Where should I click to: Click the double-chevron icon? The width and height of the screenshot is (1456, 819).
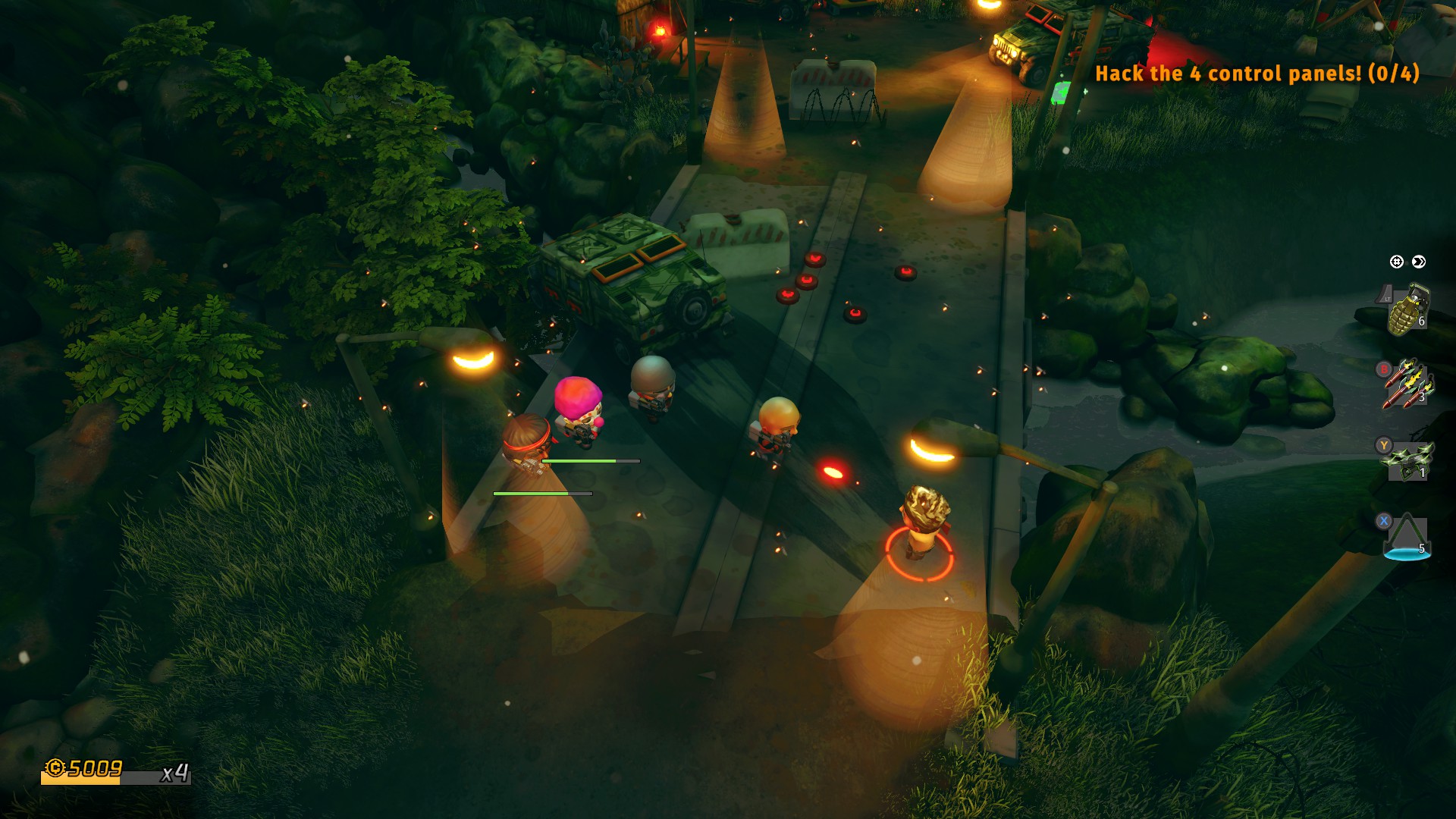(1419, 262)
